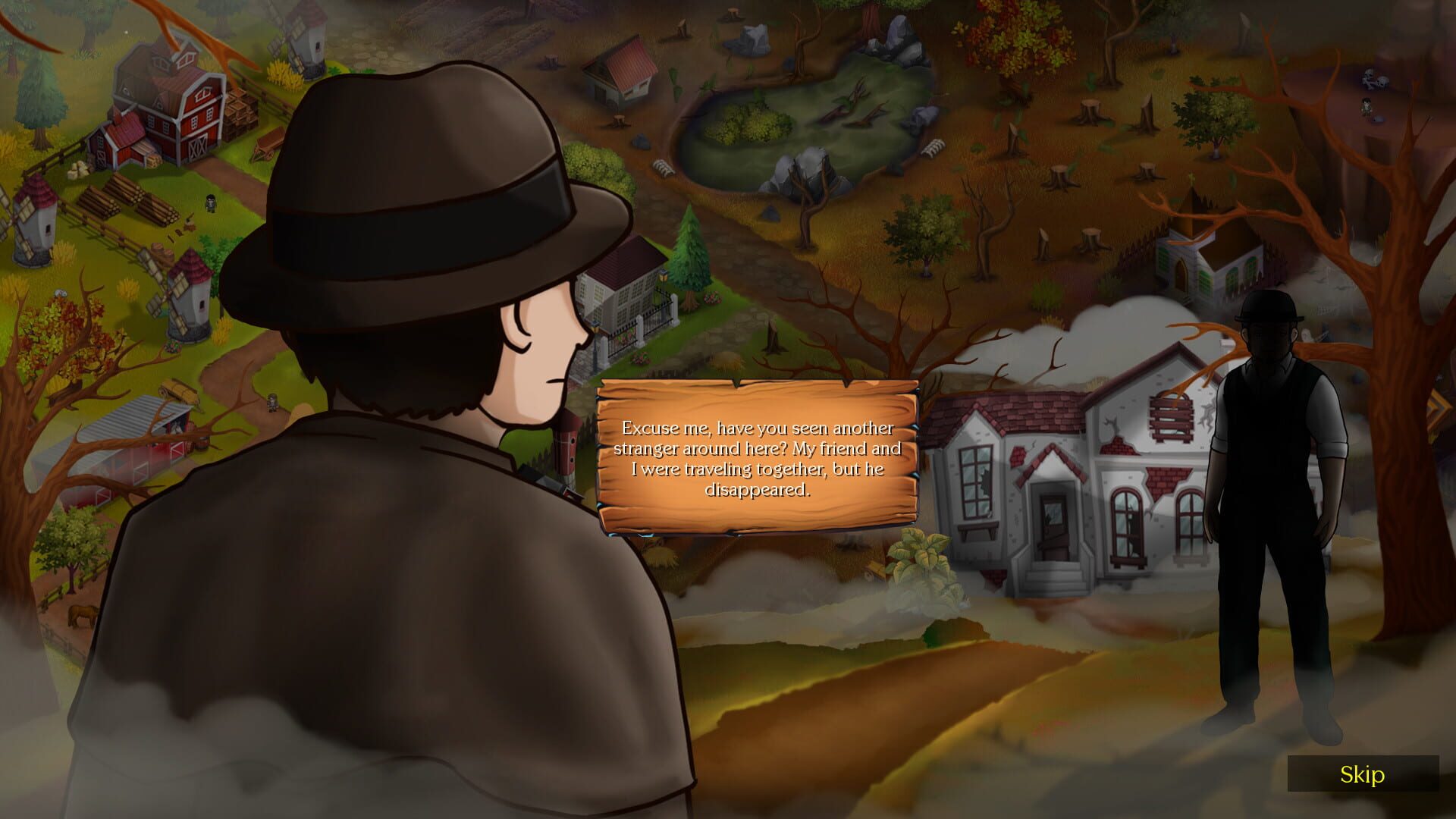1456x819 pixels.
Task: Click the villager walking near the lumber yard
Action: pyautogui.click(x=211, y=202)
